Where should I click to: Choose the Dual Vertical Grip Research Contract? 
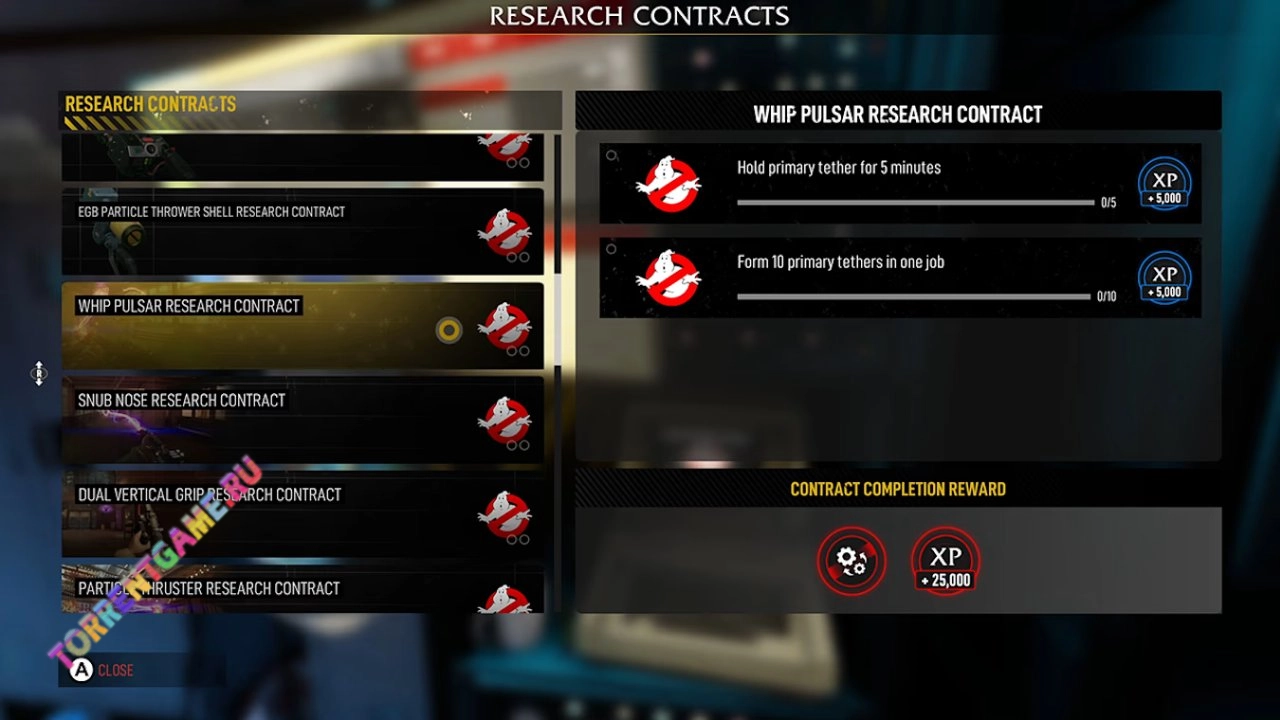point(302,514)
